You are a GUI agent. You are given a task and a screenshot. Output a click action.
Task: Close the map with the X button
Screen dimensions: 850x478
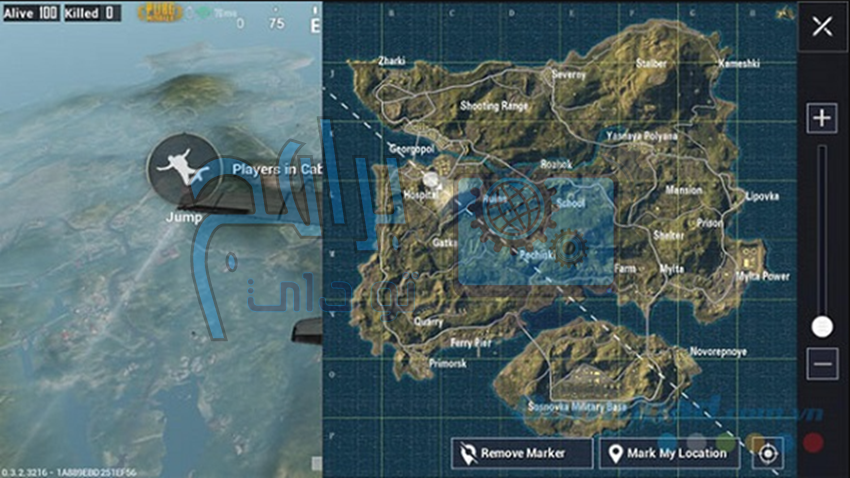822,27
